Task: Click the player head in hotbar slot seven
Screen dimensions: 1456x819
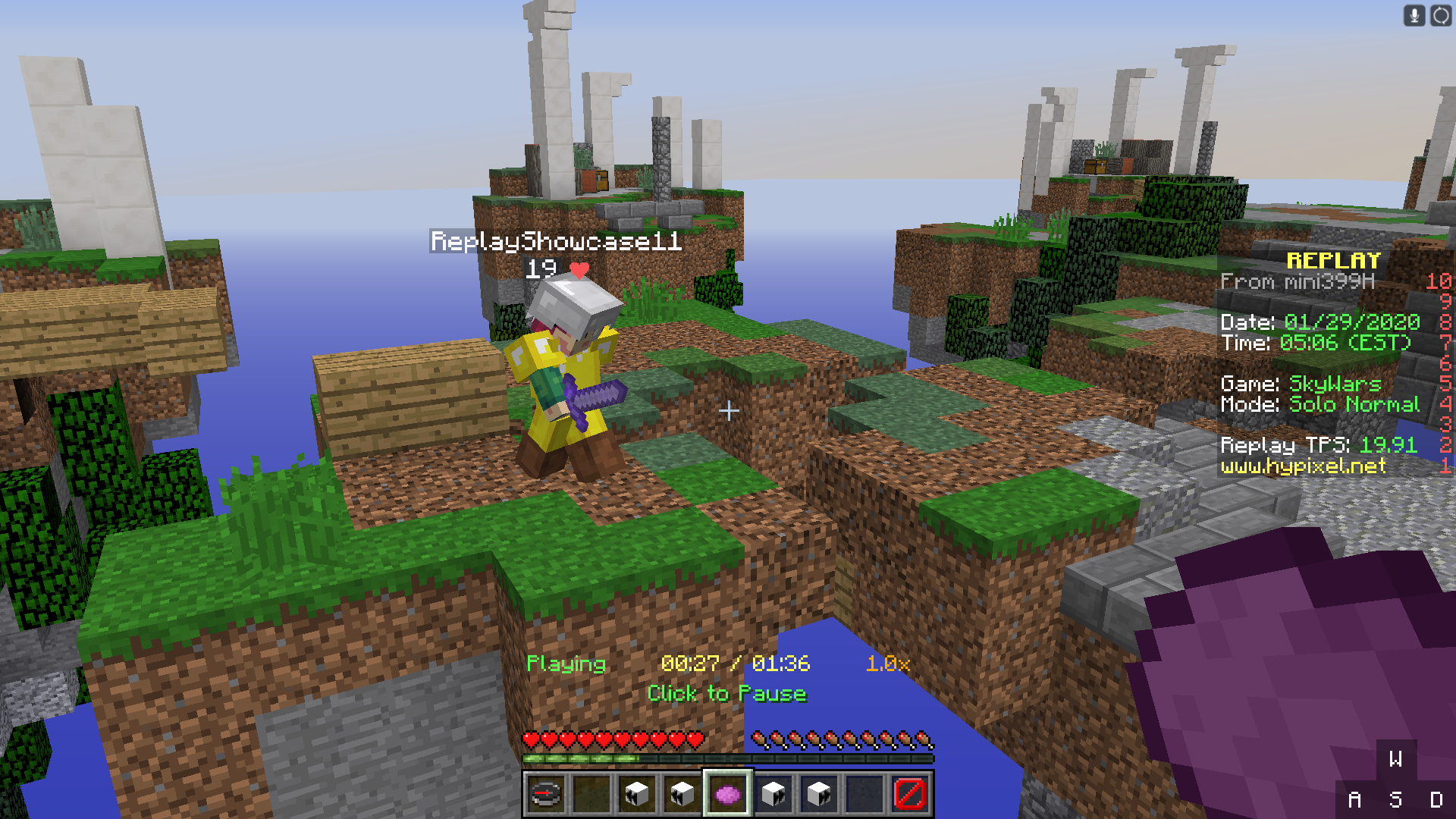Action: point(820,794)
